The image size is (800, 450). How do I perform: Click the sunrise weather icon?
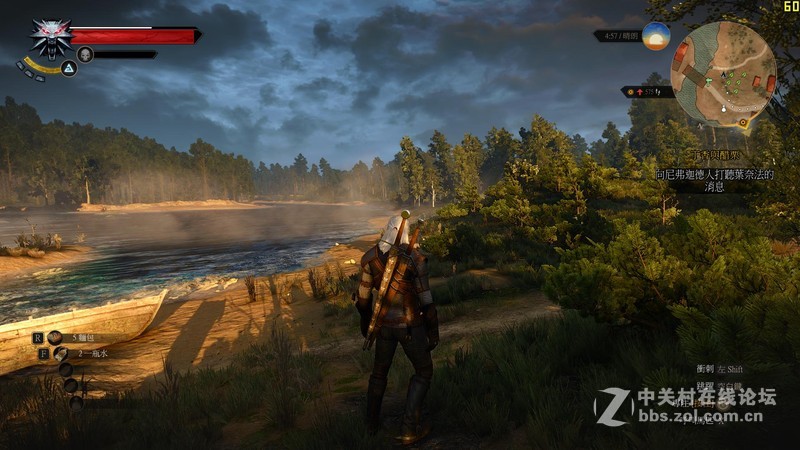[x=656, y=36]
